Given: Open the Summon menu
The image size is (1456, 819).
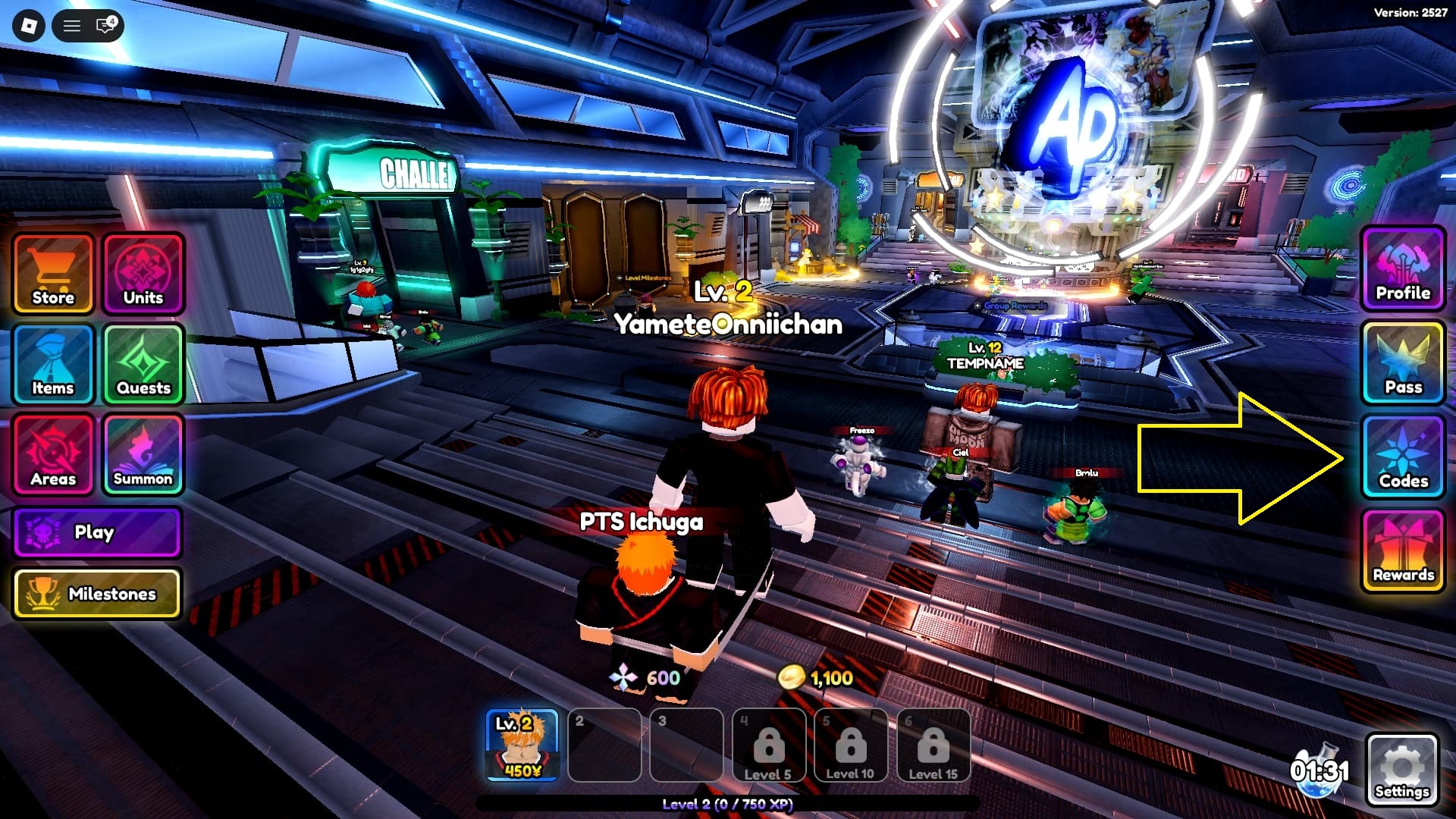Looking at the screenshot, I should (143, 455).
